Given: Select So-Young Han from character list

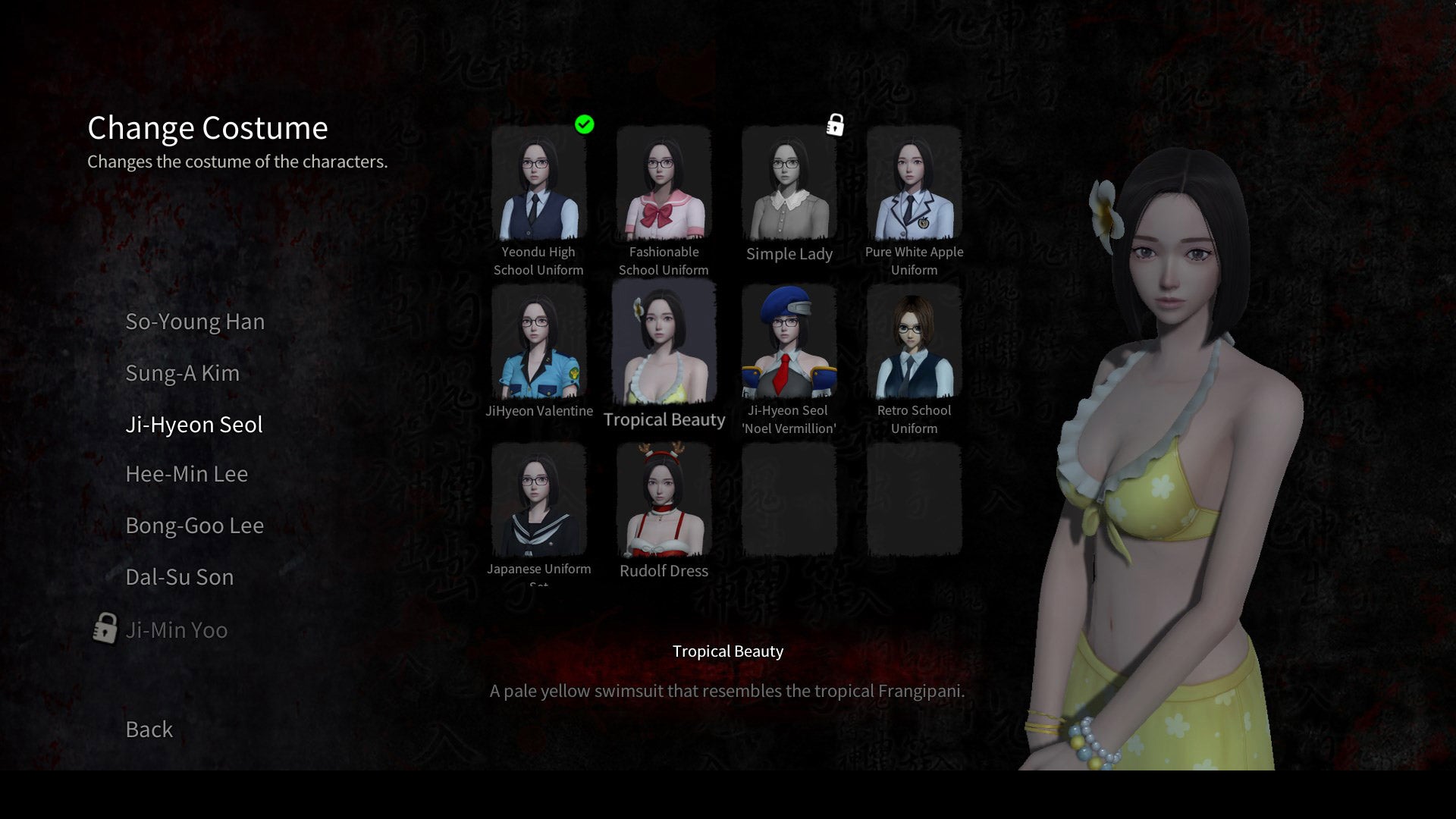Looking at the screenshot, I should point(195,322).
